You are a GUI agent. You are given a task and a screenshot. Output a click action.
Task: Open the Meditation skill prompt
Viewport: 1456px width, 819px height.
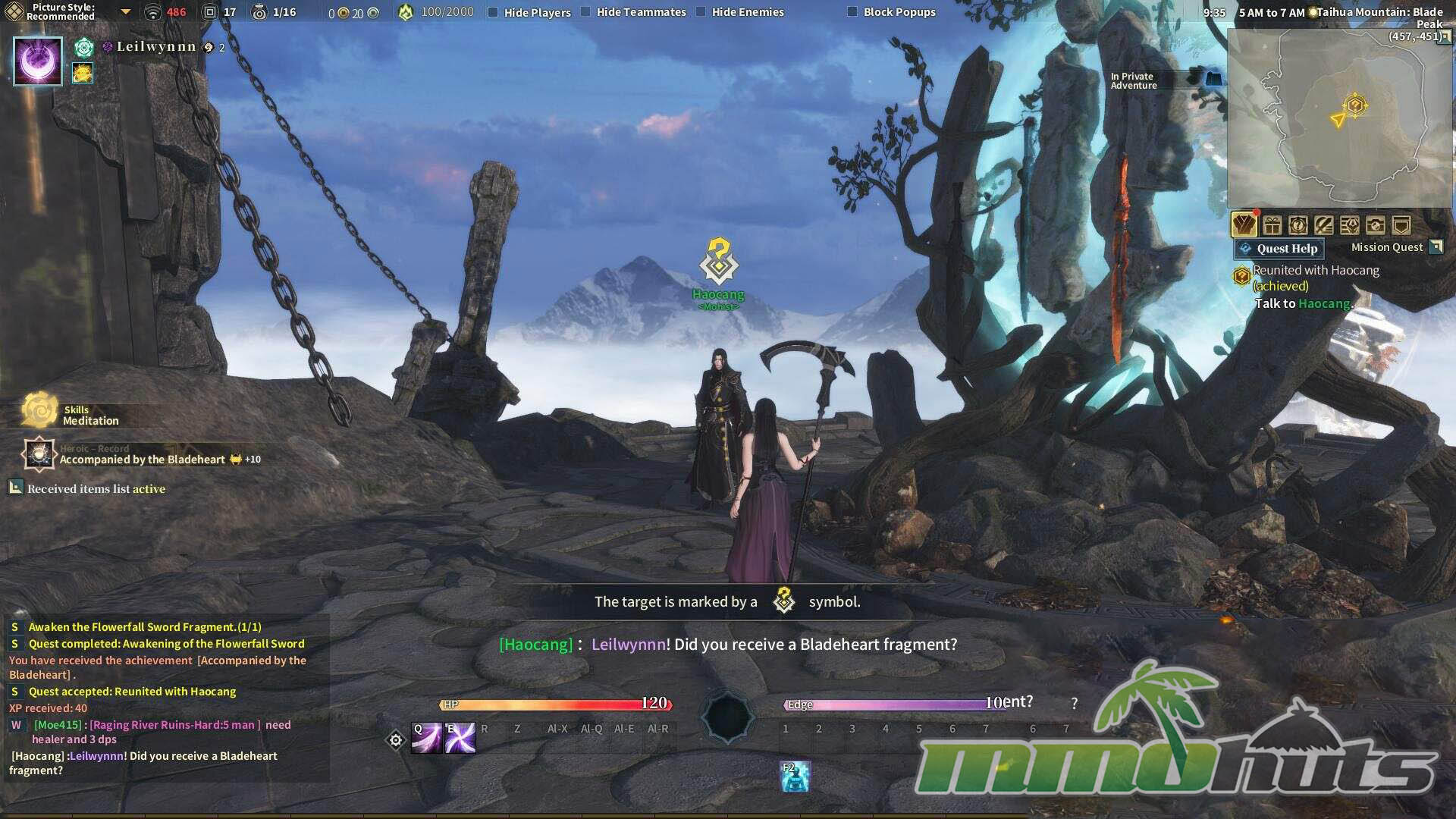tap(40, 411)
